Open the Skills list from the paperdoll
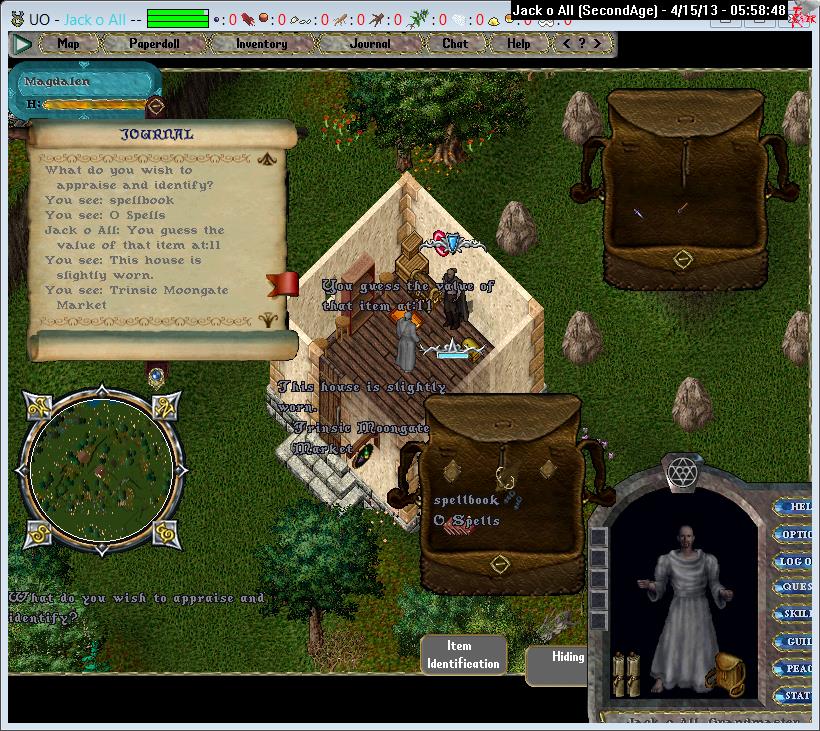The height and width of the screenshot is (731, 820). [x=796, y=615]
